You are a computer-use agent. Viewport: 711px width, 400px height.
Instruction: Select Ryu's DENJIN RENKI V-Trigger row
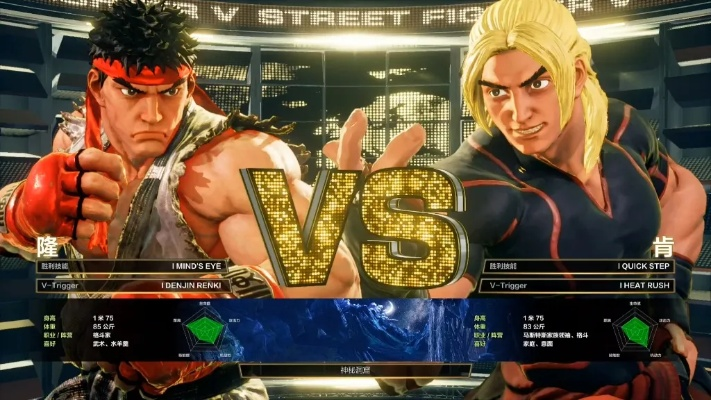[131, 285]
